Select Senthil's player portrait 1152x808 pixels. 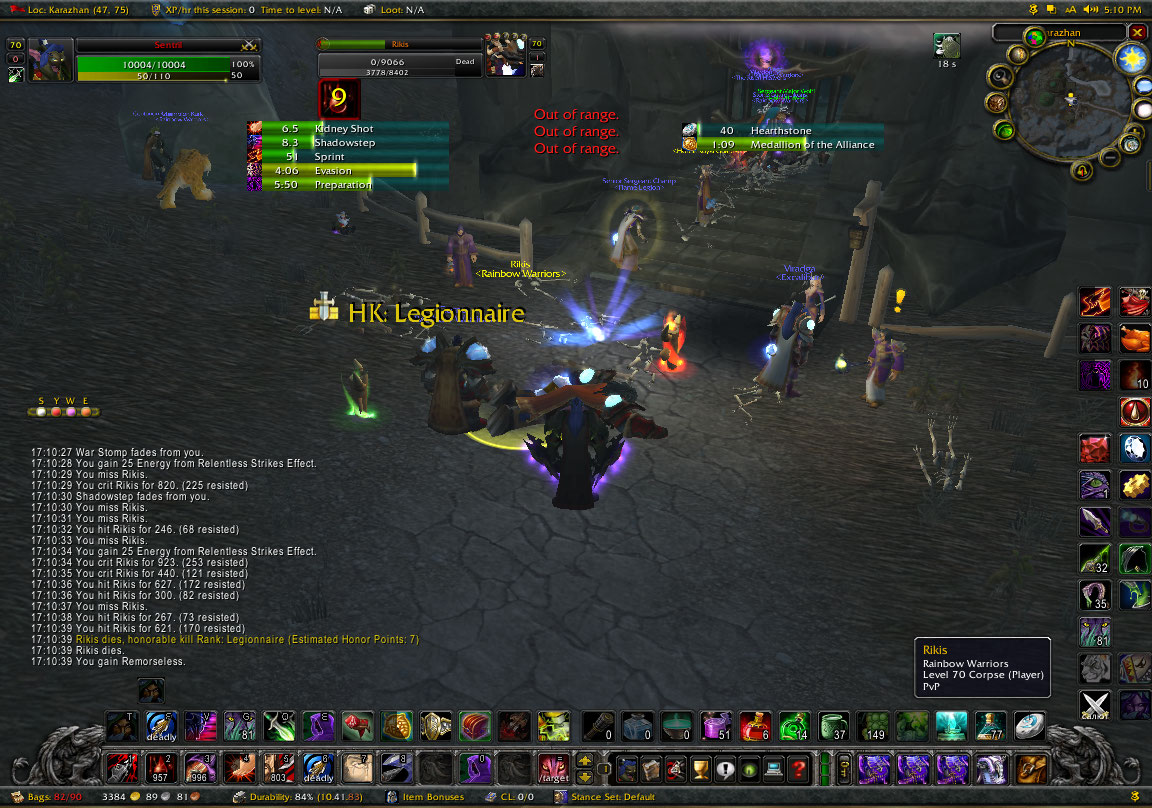[x=50, y=60]
